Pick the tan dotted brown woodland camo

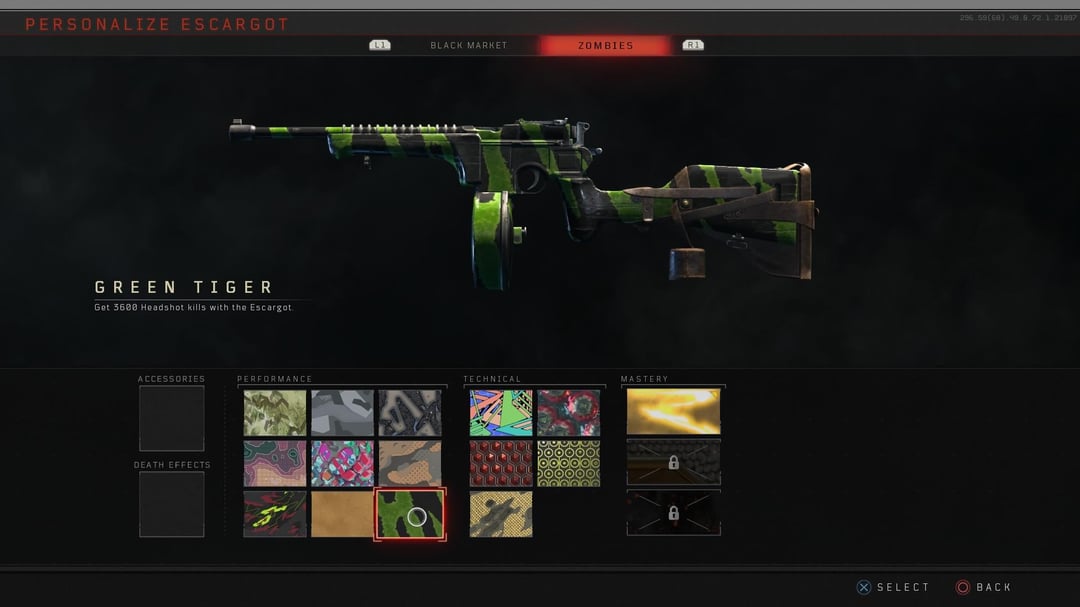coord(410,463)
